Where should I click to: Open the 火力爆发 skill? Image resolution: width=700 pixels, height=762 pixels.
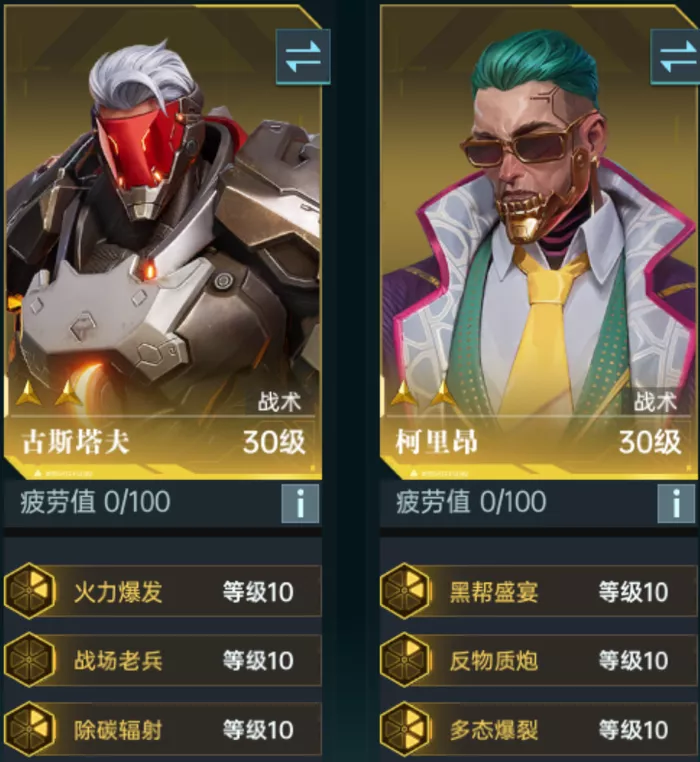[x=162, y=591]
